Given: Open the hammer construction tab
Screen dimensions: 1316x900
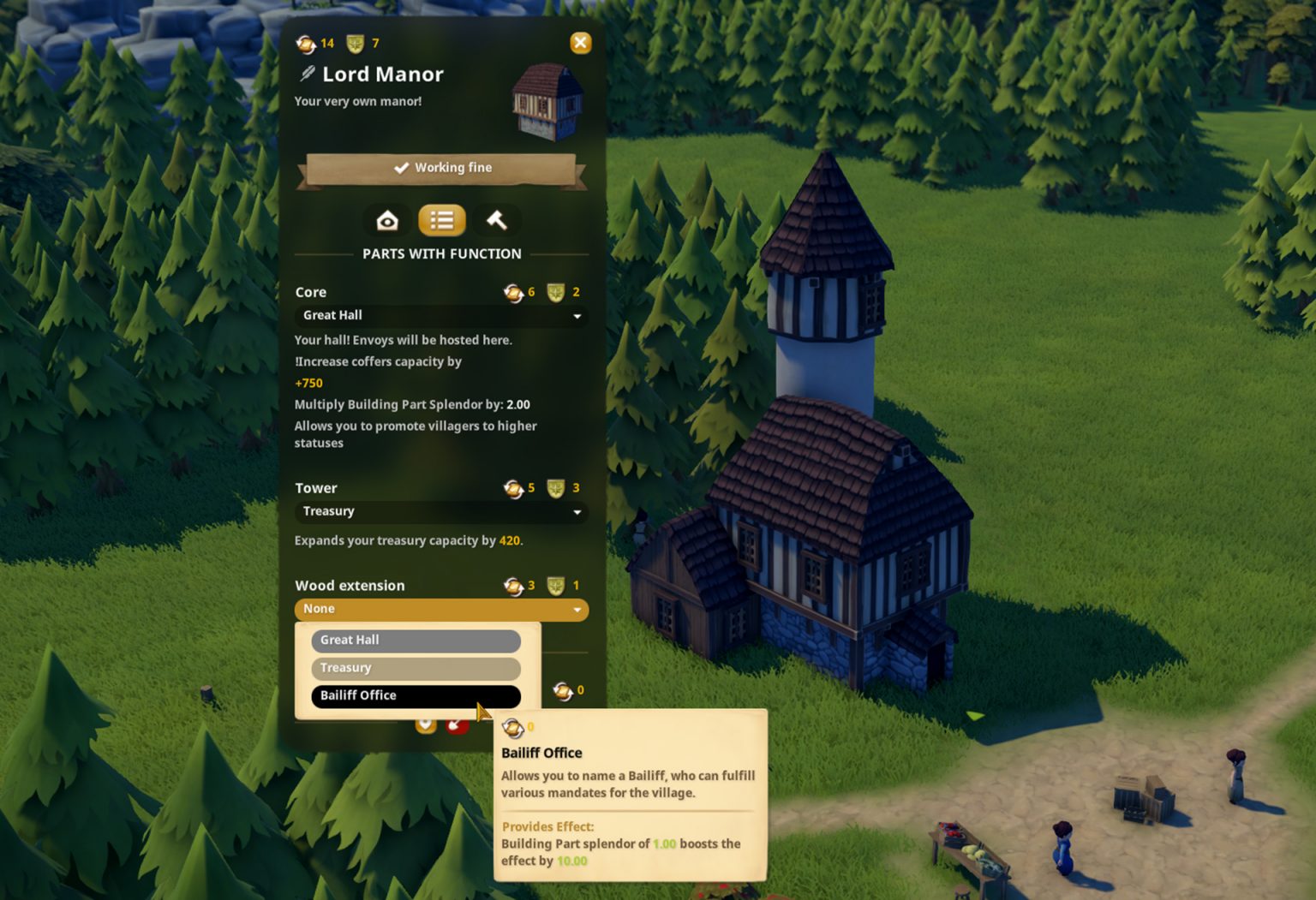Looking at the screenshot, I should [x=496, y=220].
